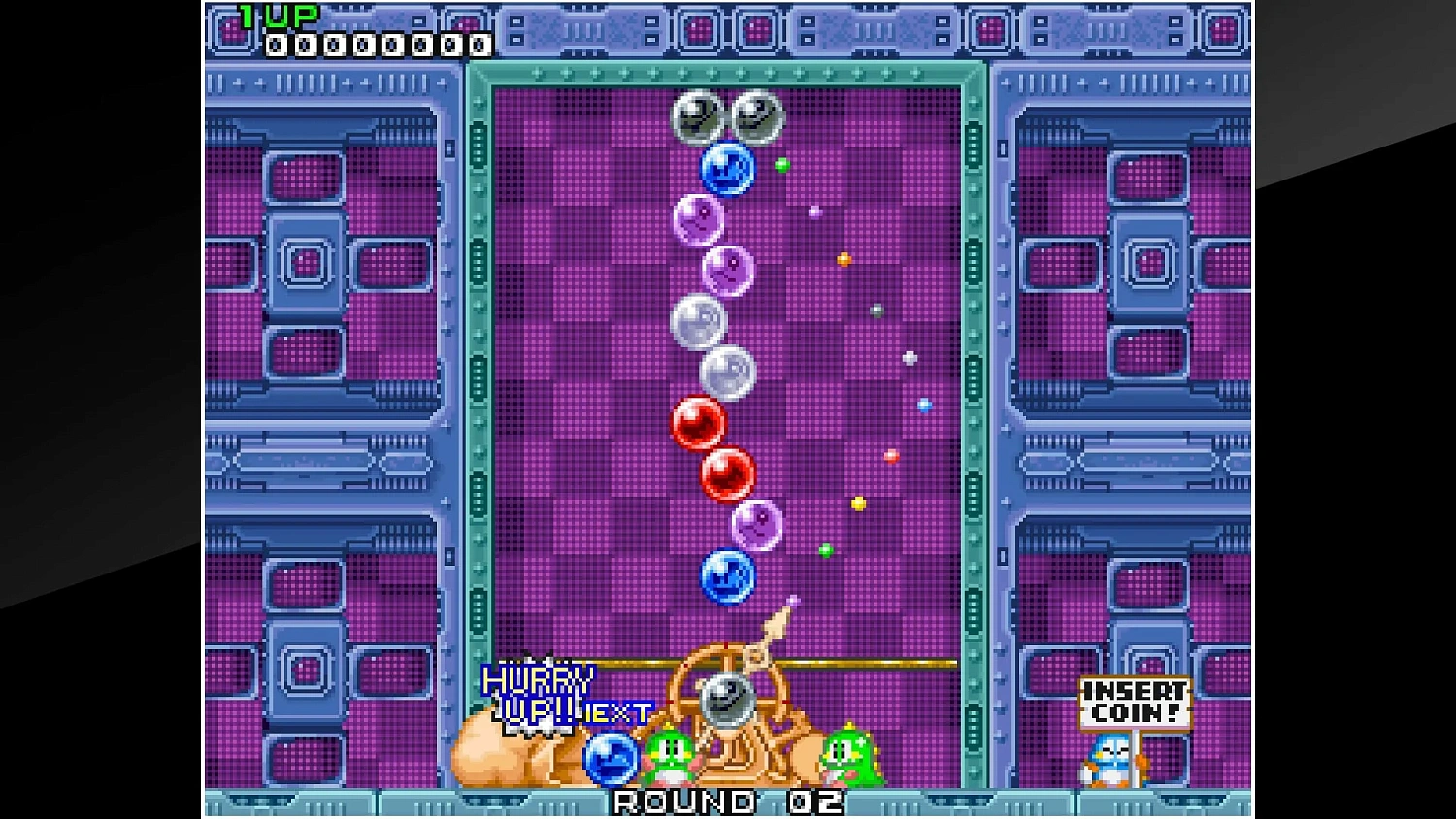Viewport: 1456px width, 819px height.
Task: Select the topmost left black bubble
Action: (696, 116)
